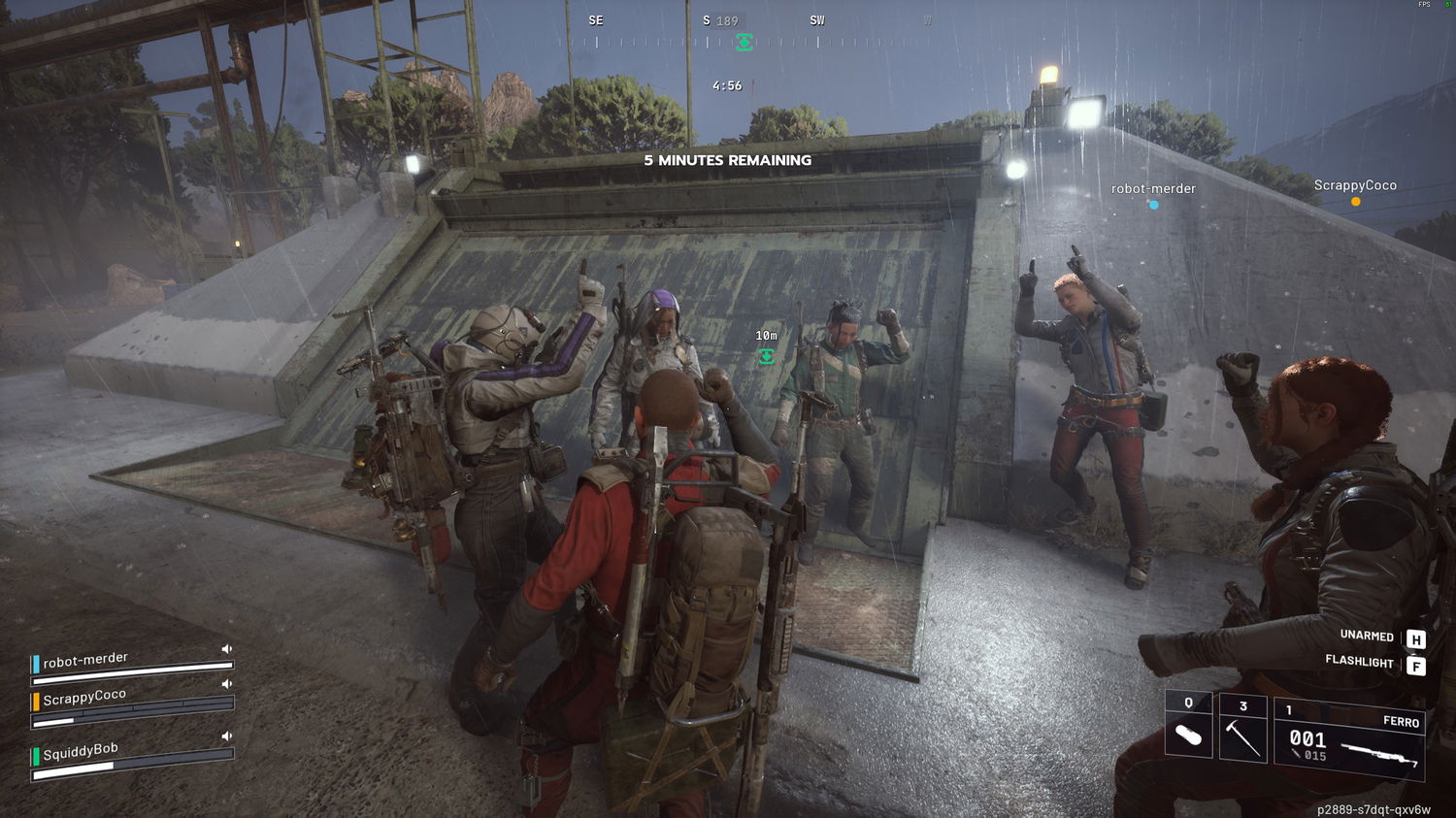1456x818 pixels.
Task: Click the 5 MINUTES REMAINING banner
Action: pos(727,160)
